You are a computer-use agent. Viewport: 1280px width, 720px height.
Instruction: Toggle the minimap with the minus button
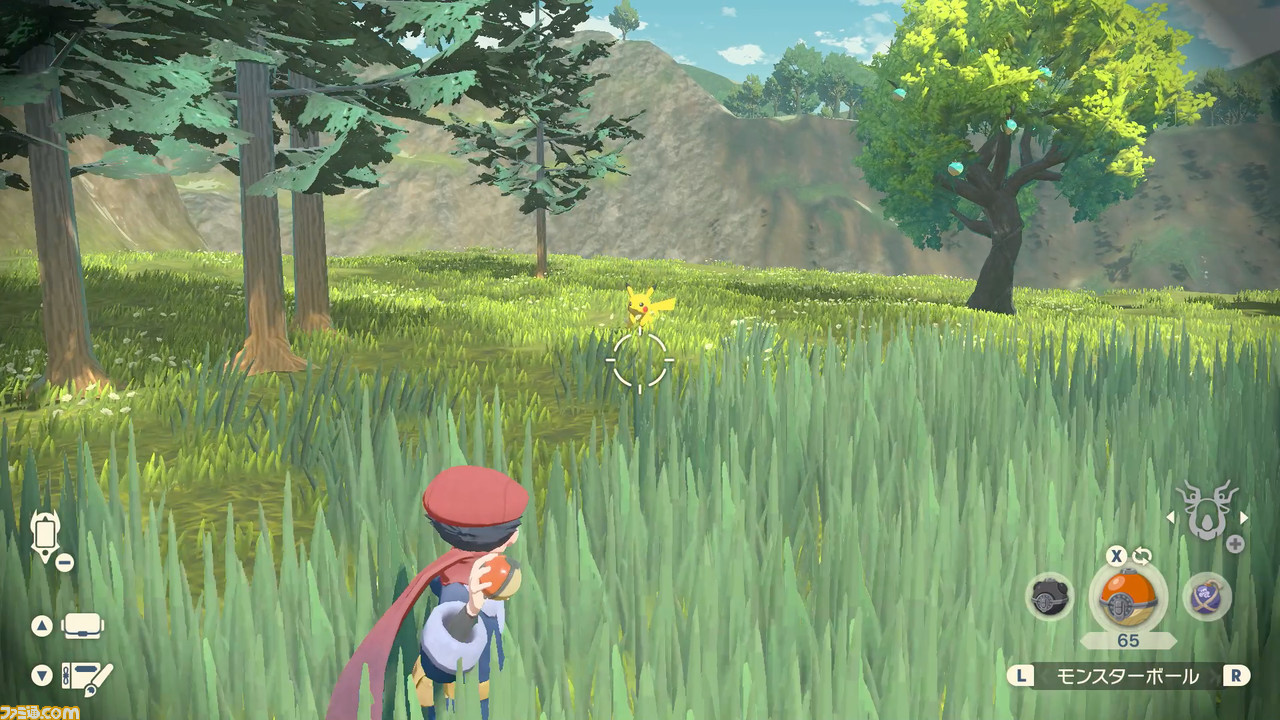coord(64,560)
